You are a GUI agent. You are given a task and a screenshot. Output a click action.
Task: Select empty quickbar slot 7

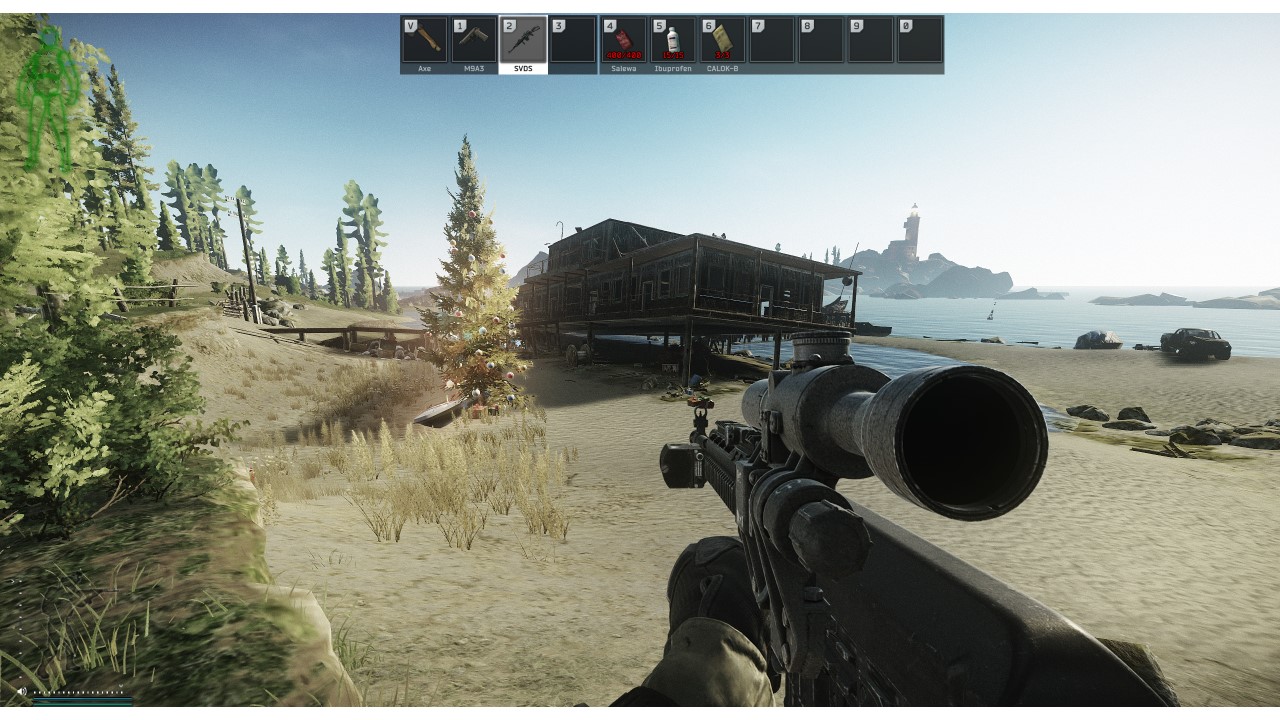[770, 39]
